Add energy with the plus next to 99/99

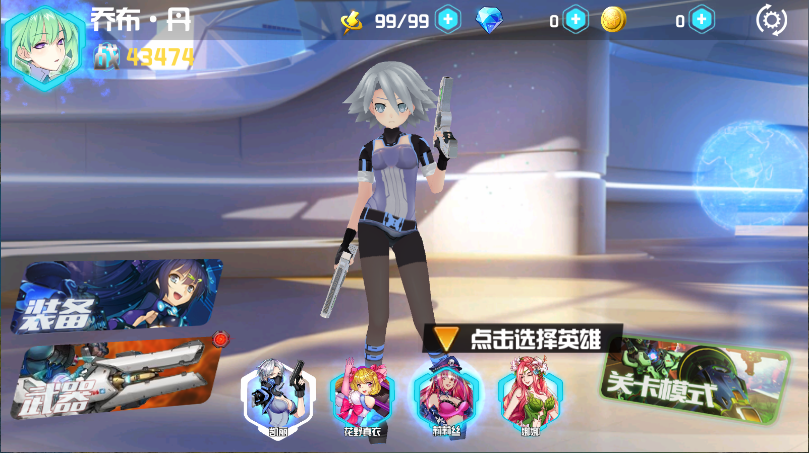[448, 19]
